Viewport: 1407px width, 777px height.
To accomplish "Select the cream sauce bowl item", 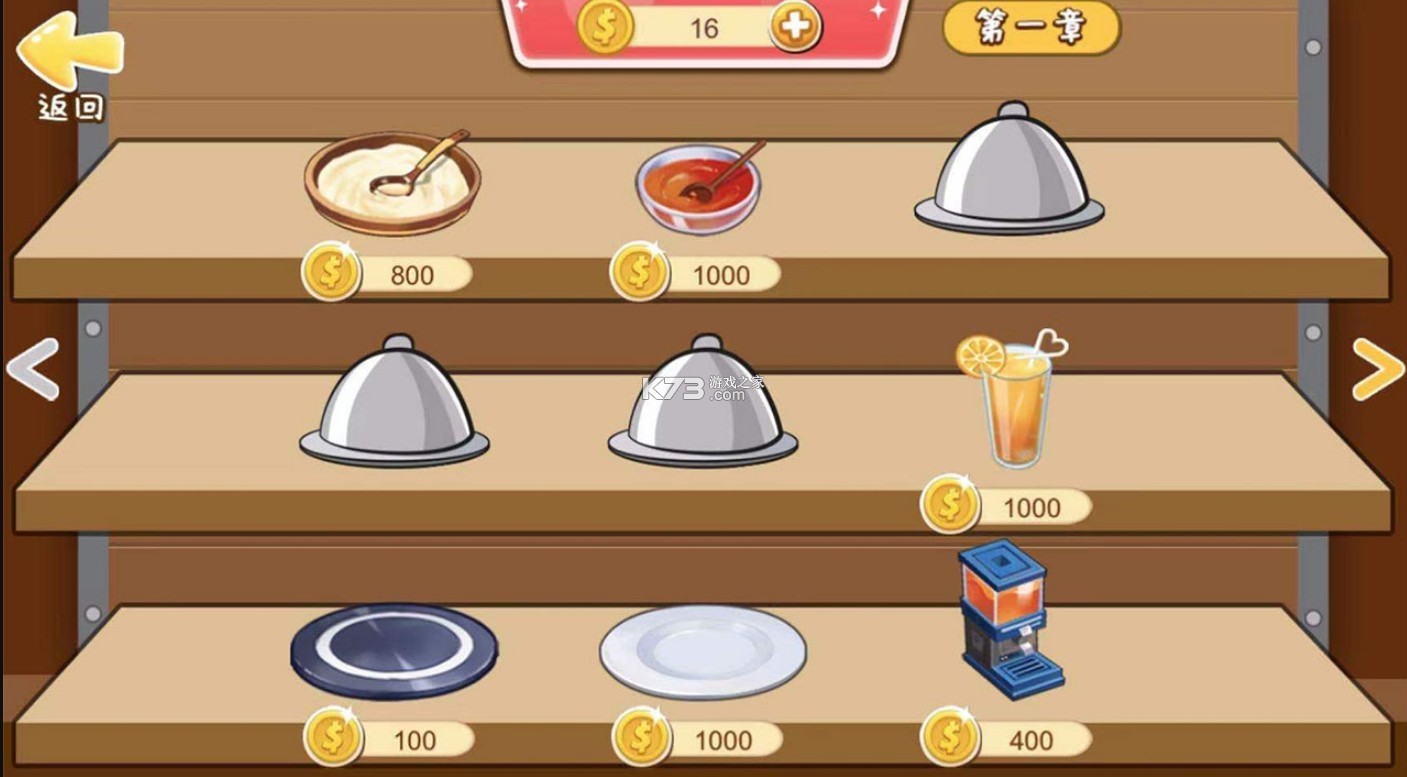I will click(x=393, y=180).
